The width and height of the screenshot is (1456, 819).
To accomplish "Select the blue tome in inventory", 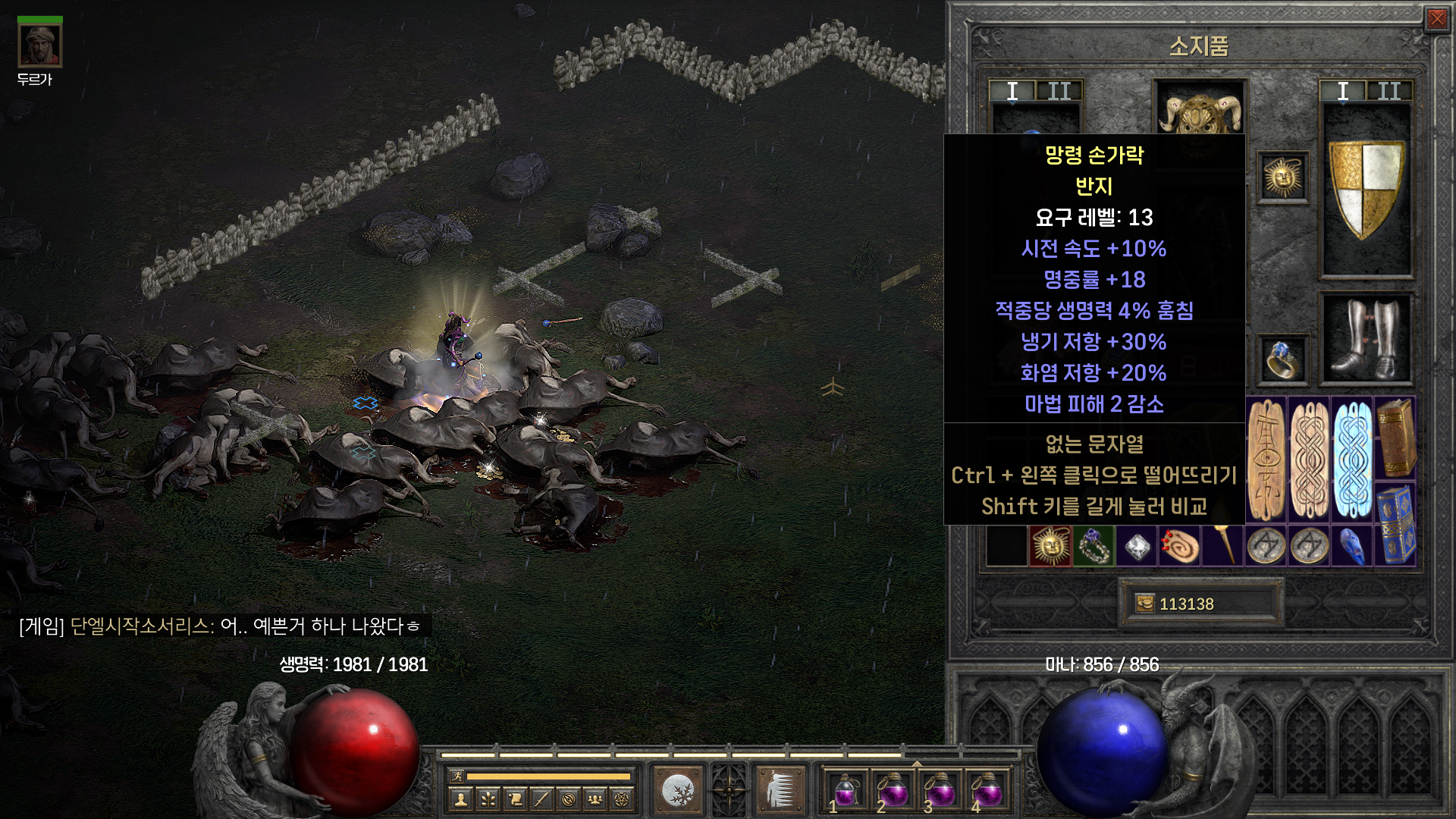I will [x=1395, y=524].
